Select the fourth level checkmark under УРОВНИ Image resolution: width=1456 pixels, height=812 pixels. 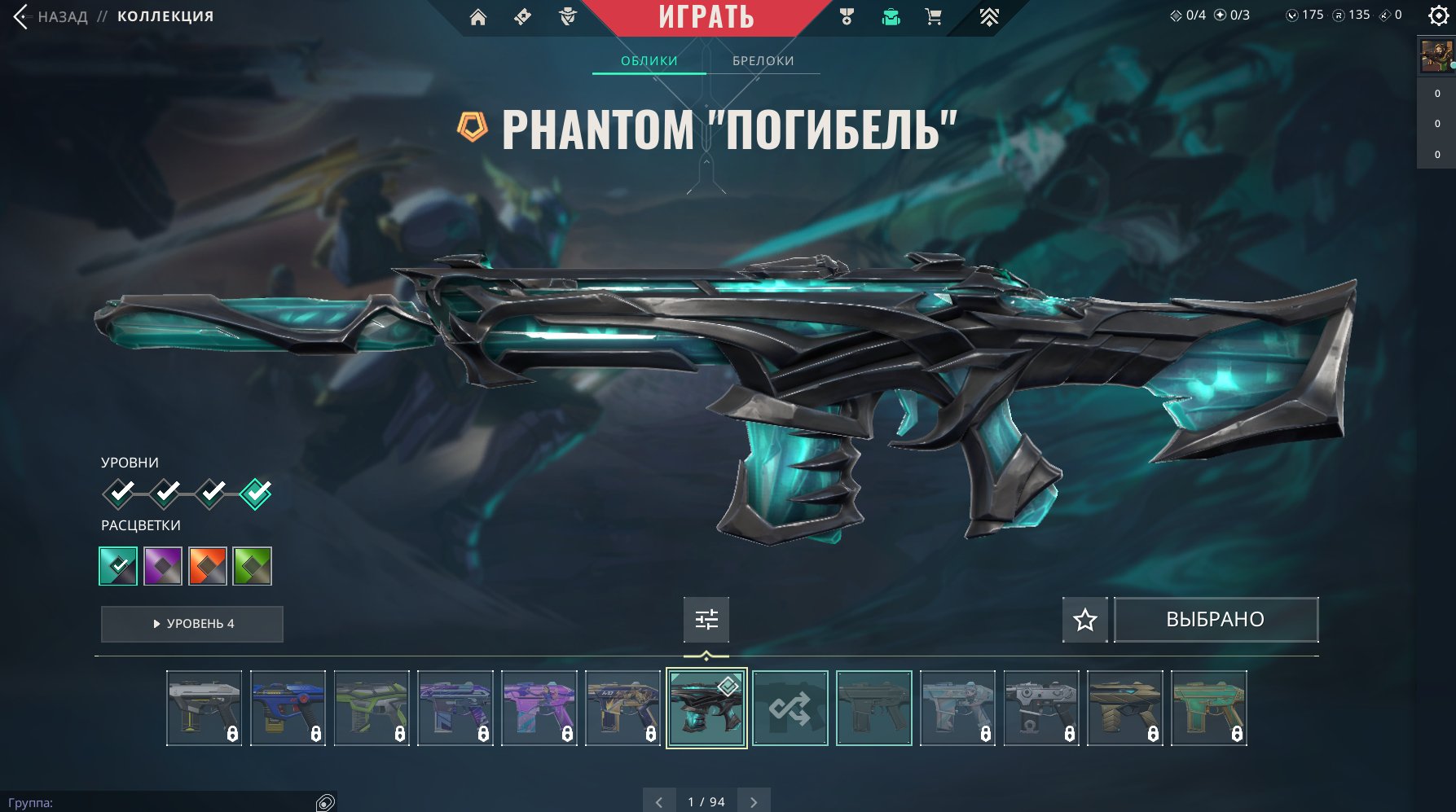pos(257,494)
